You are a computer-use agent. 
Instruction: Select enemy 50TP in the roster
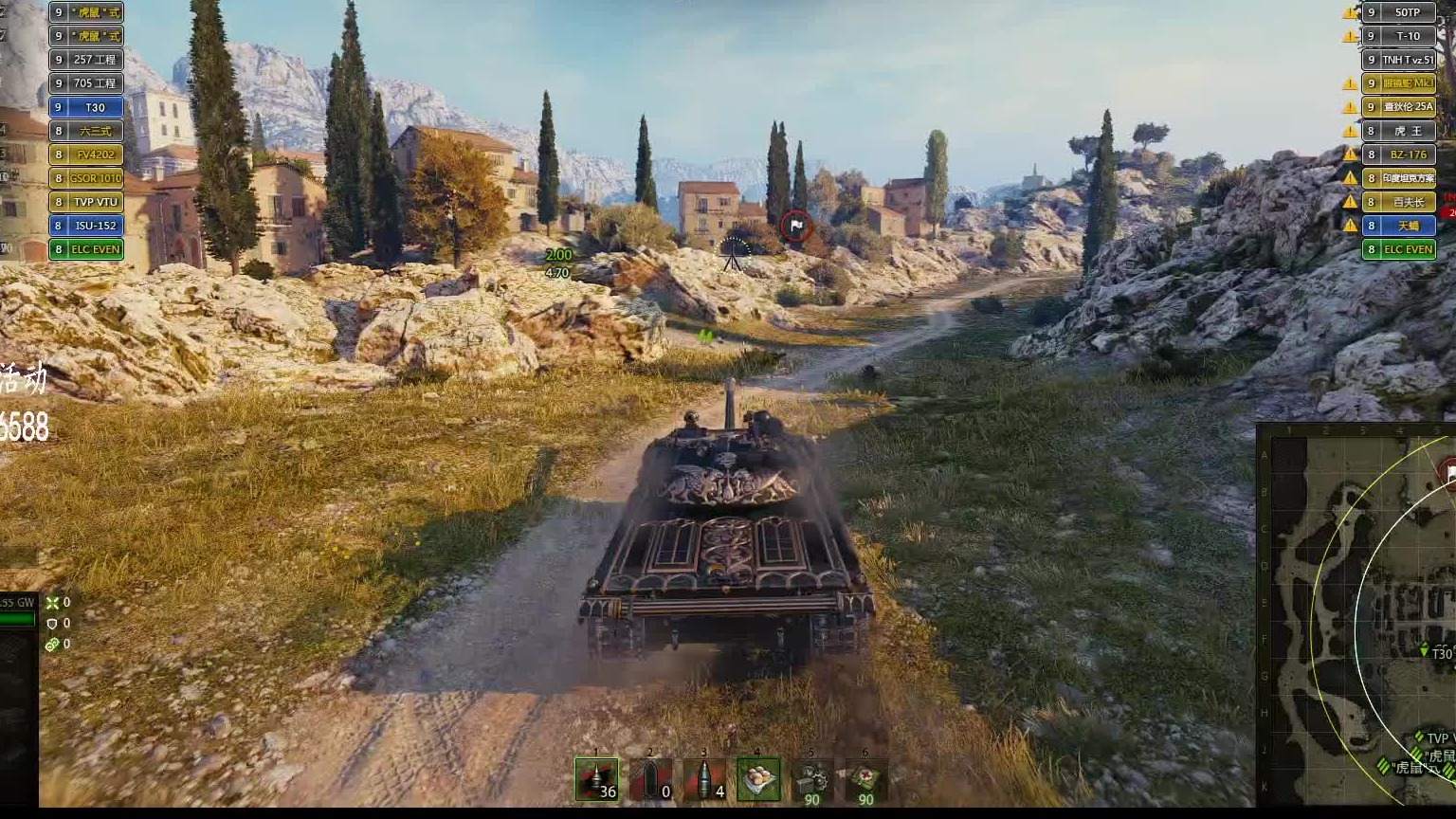click(1399, 12)
